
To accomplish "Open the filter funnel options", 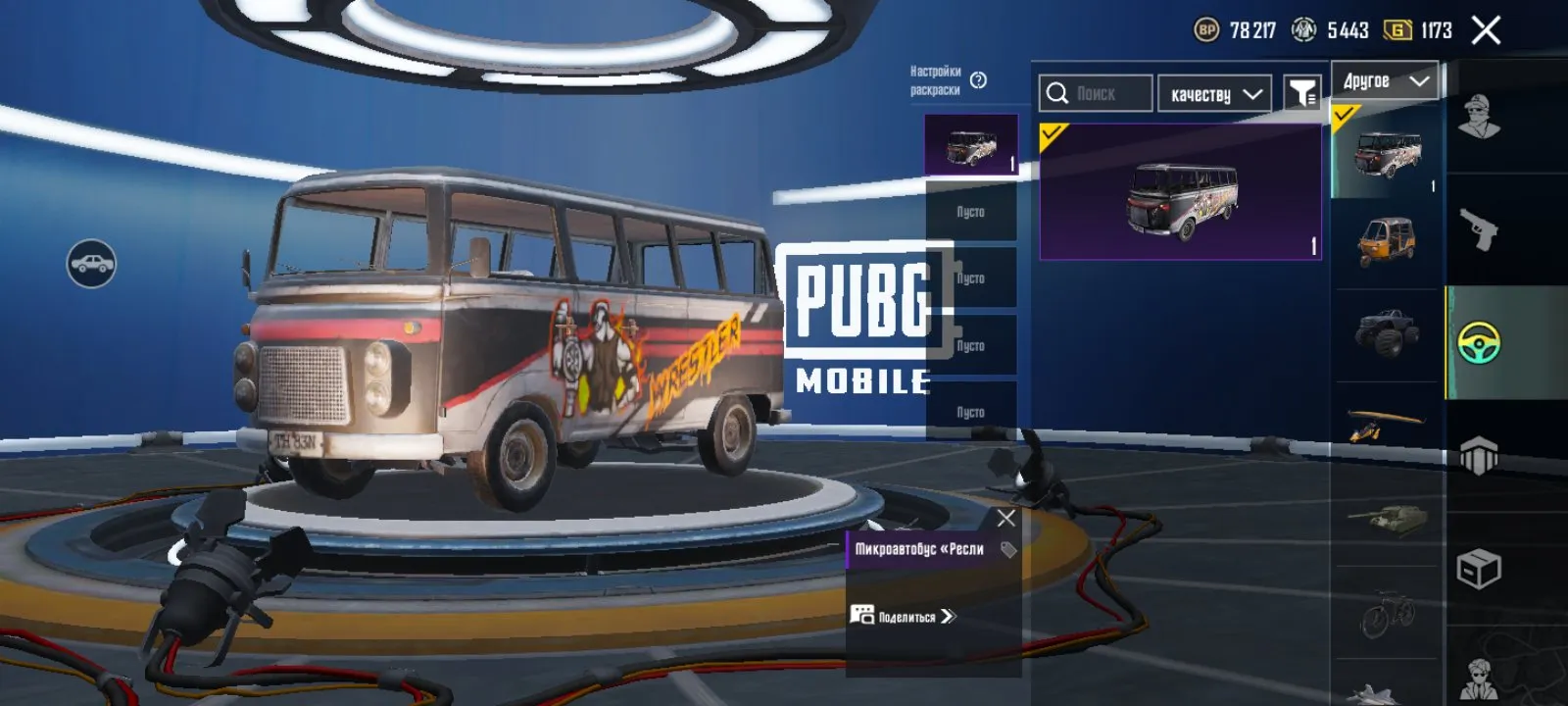I will [x=1302, y=94].
